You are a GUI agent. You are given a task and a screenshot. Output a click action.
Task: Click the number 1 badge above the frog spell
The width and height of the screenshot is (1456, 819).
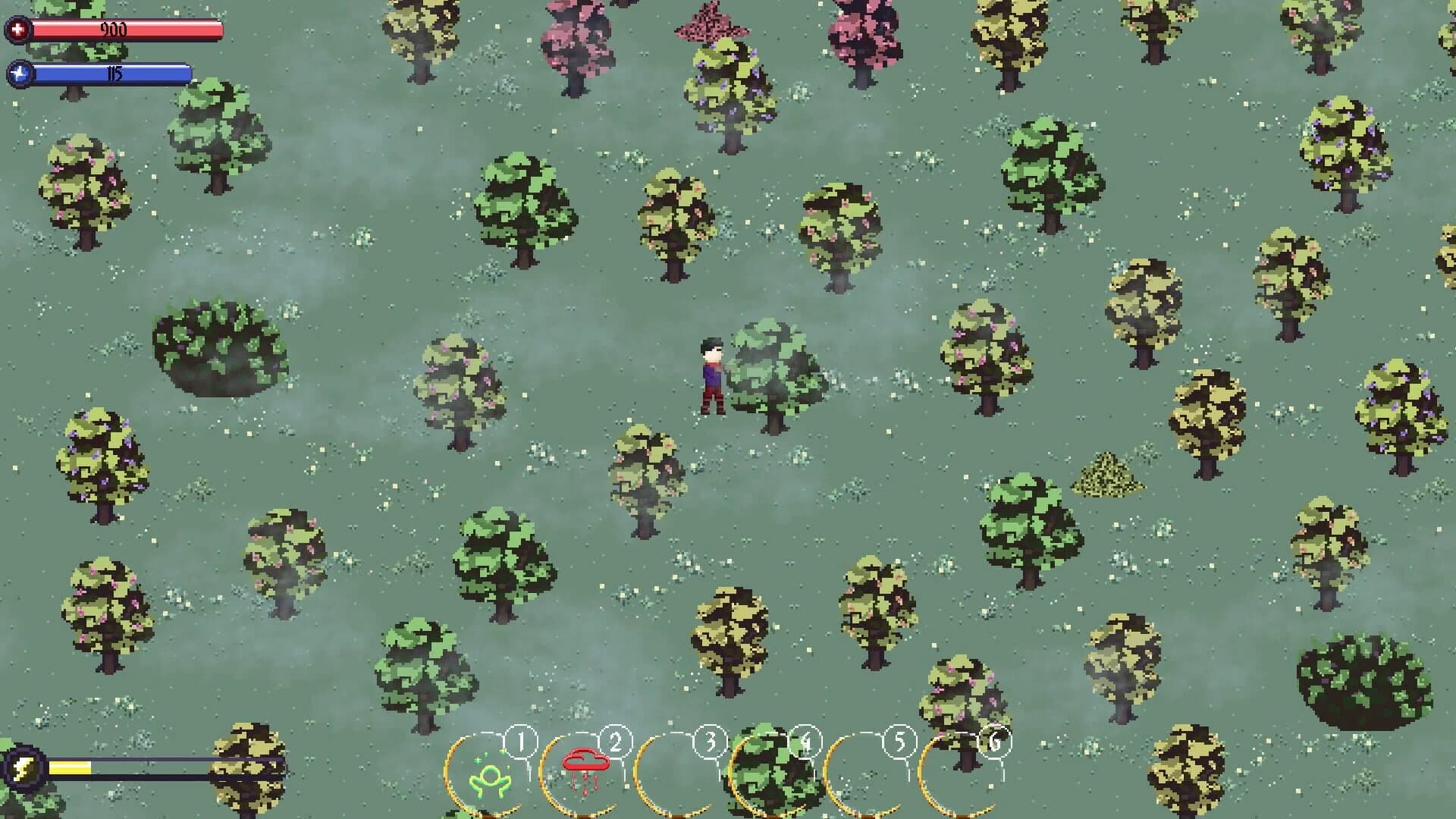point(519,742)
